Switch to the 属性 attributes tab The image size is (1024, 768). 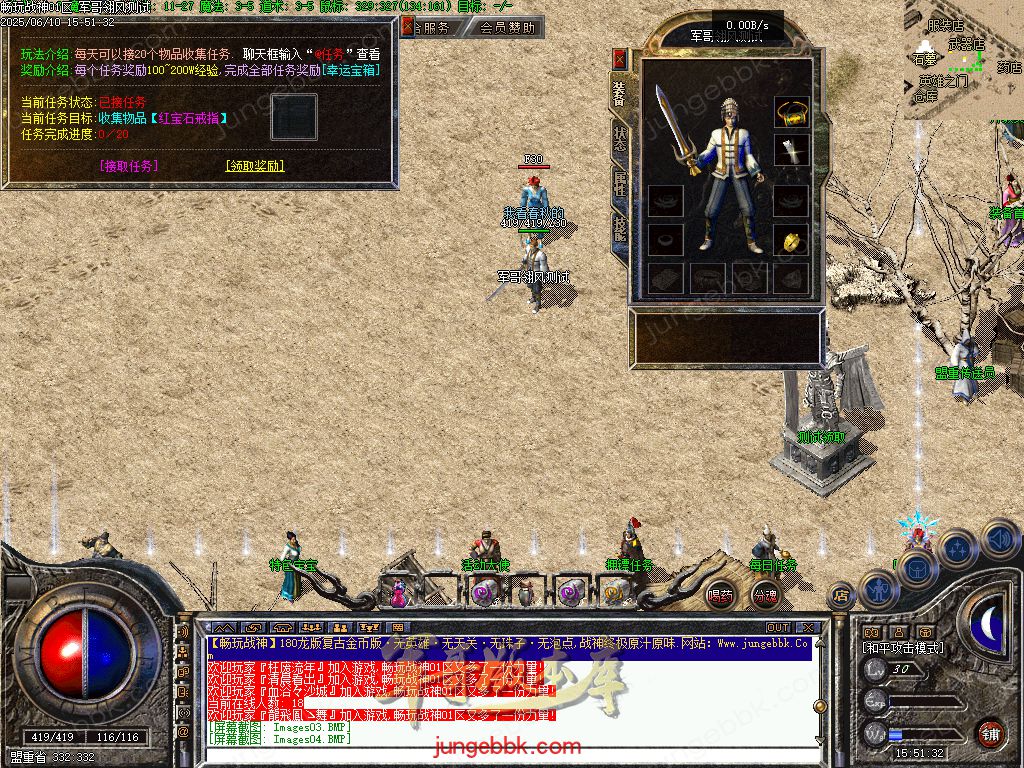[x=620, y=185]
